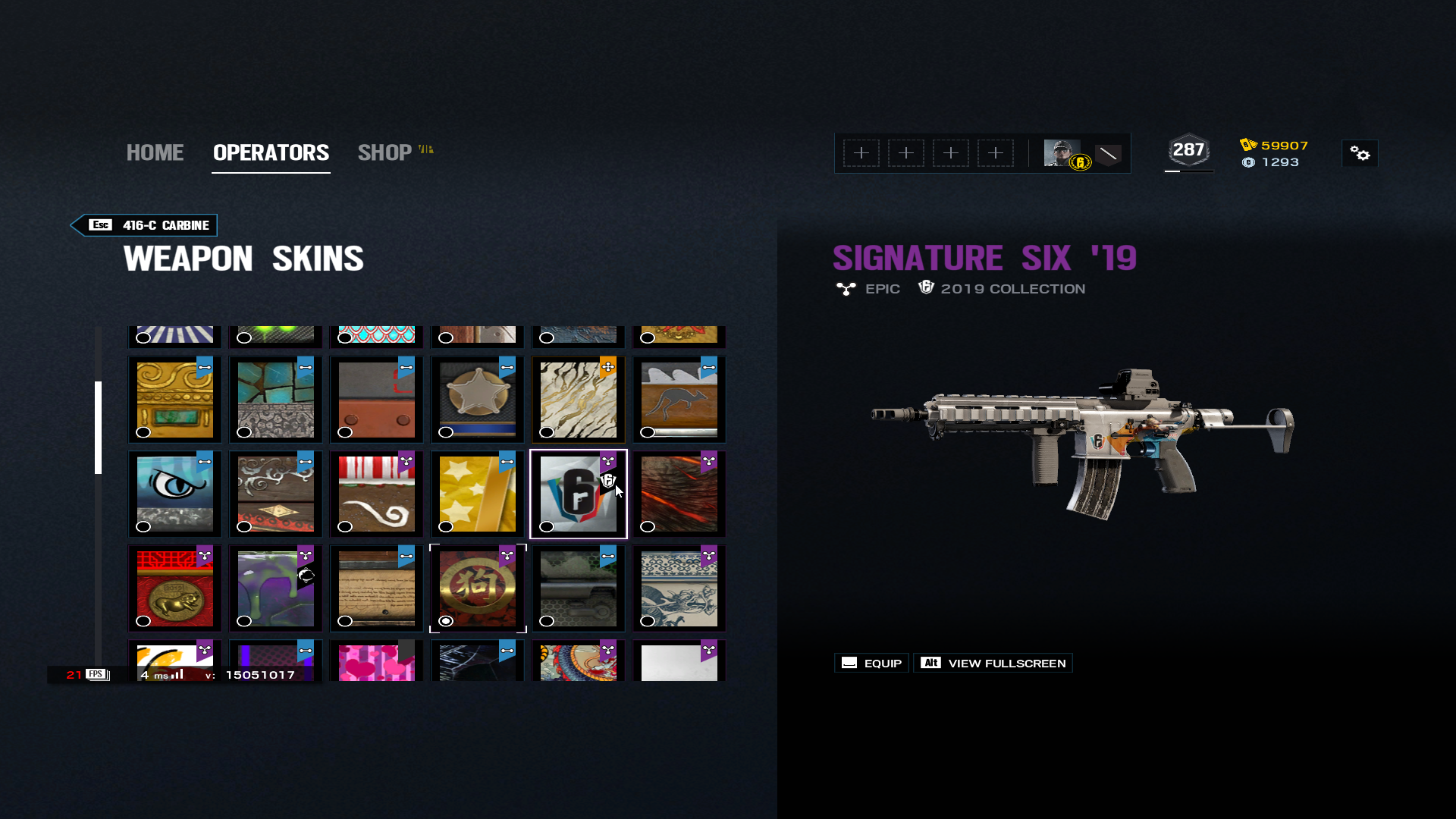The image size is (1456, 819).
Task: Switch to the Shop tab
Action: 385,152
